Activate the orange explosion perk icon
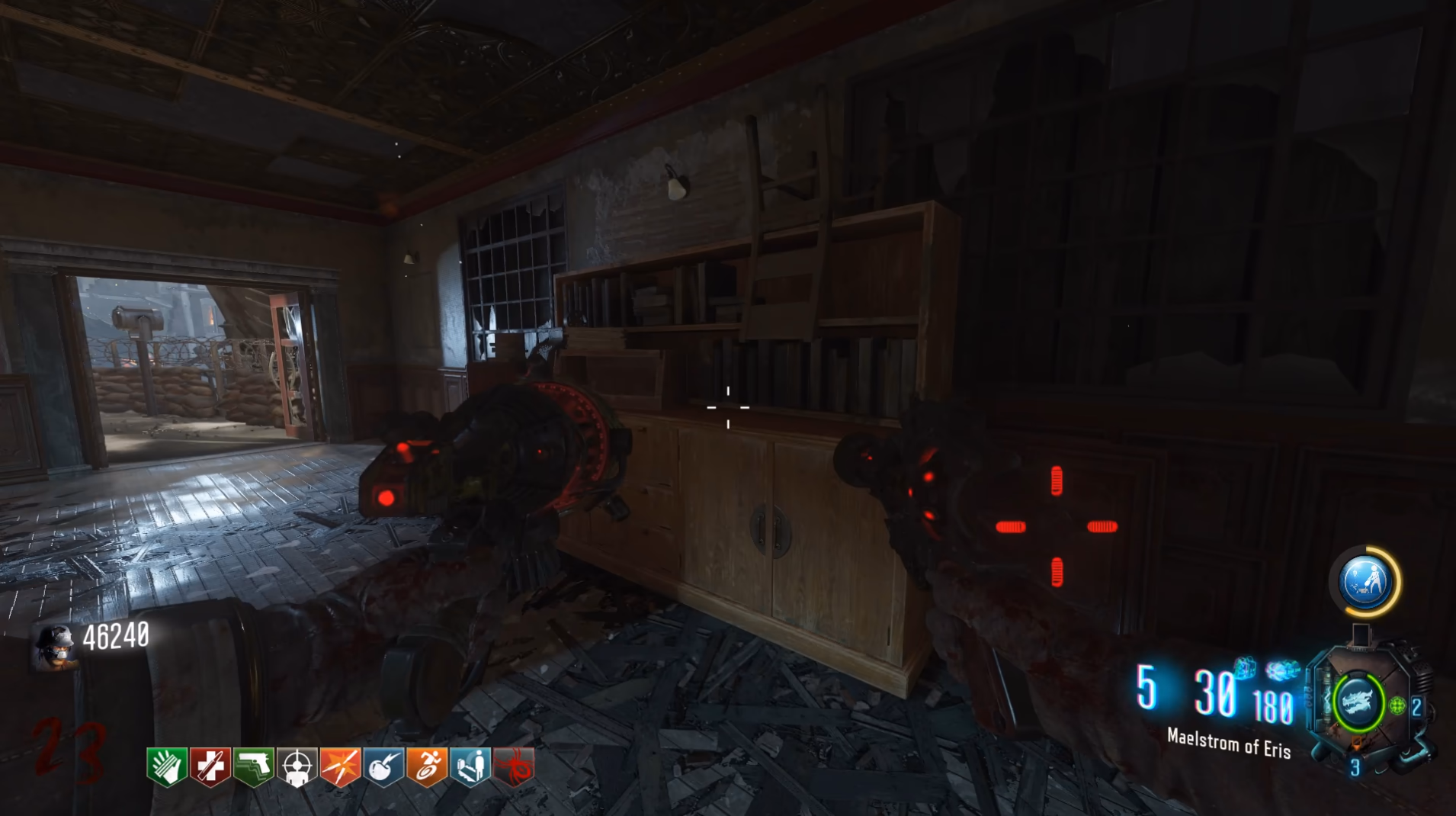 (340, 766)
